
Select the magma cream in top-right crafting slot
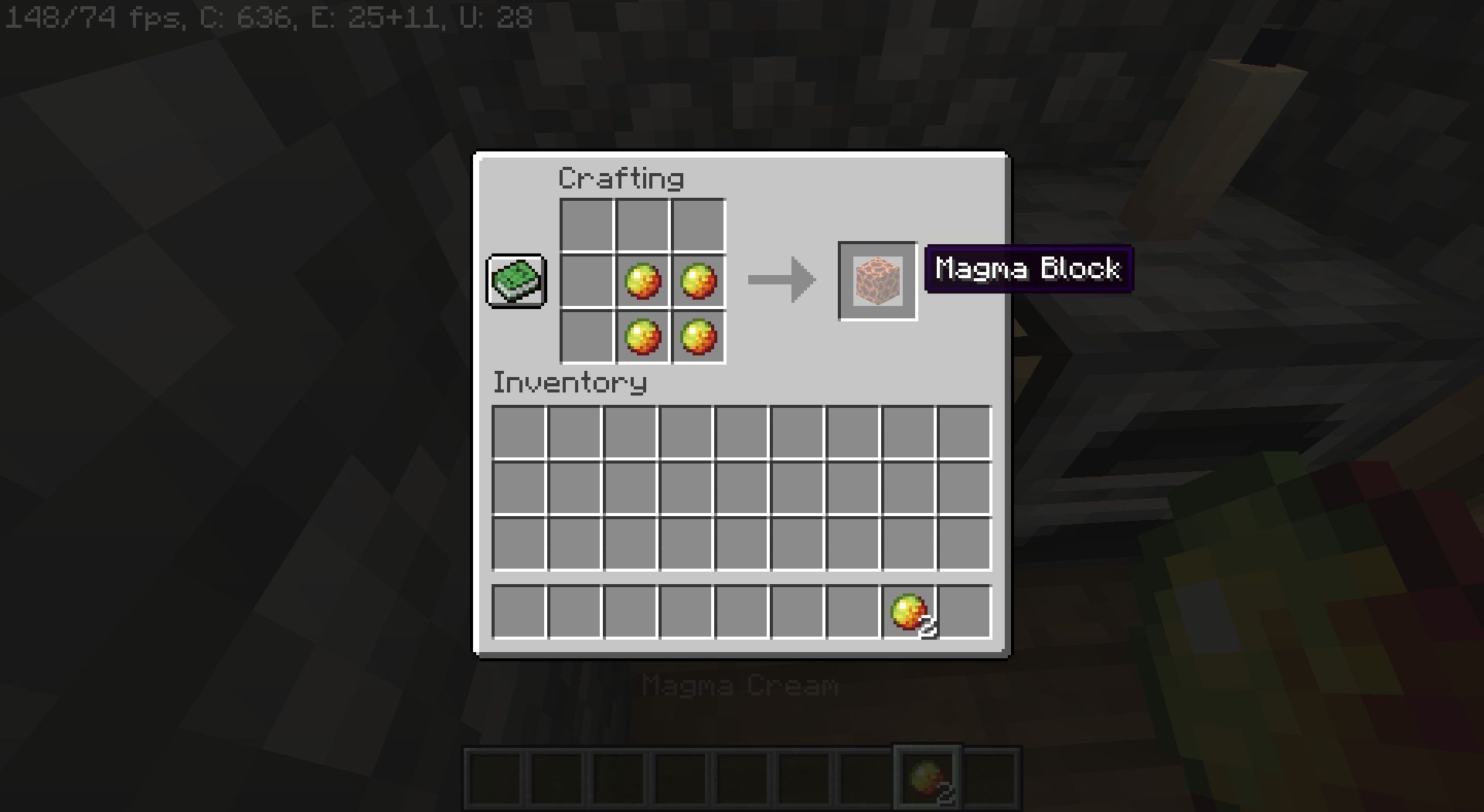coord(698,281)
